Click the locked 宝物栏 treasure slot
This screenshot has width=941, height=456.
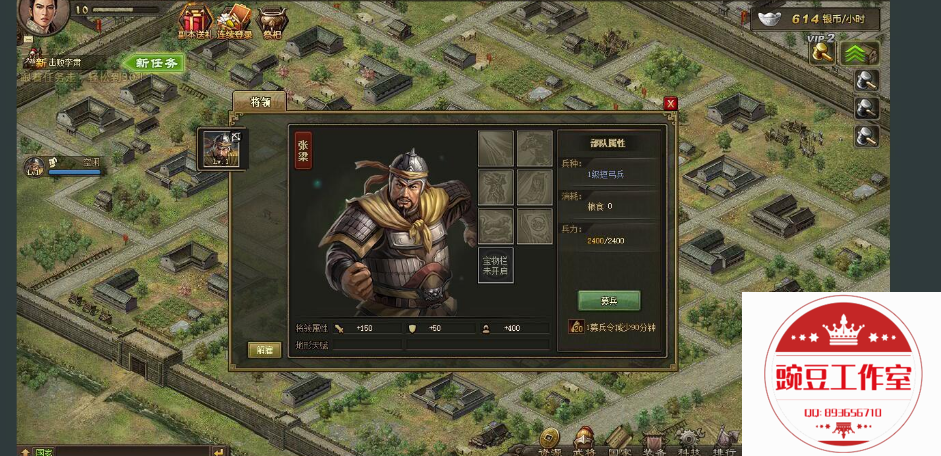pos(495,265)
